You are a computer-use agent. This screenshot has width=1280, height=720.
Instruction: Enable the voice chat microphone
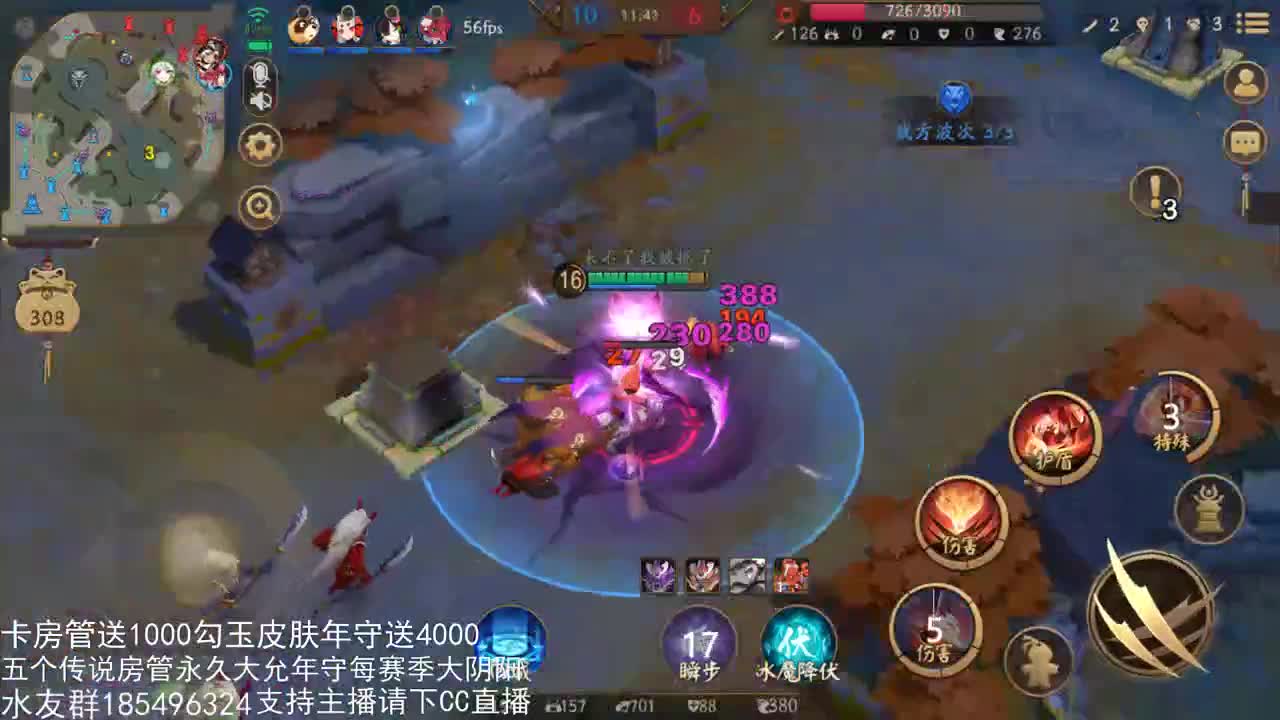(x=258, y=73)
